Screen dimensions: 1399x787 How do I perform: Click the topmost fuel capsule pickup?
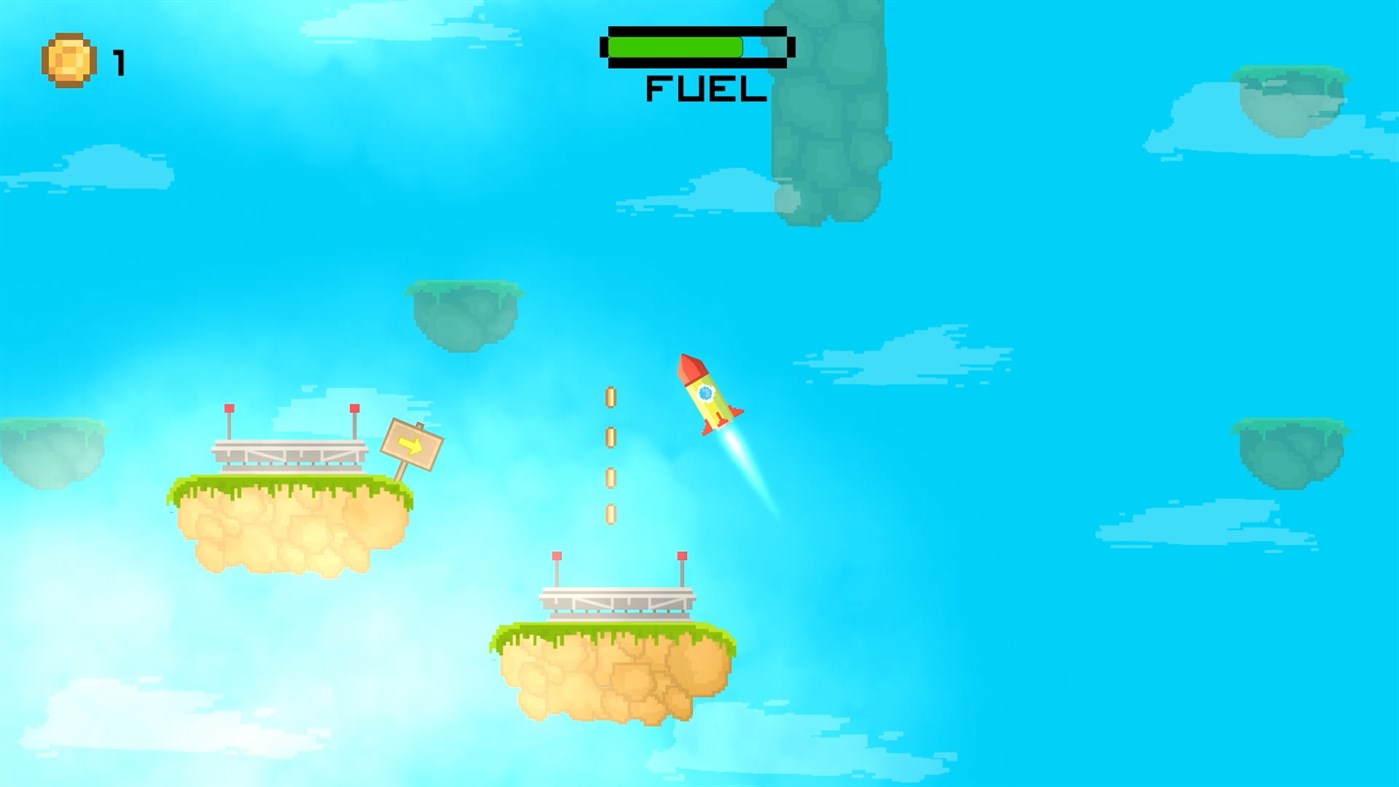[x=611, y=394]
